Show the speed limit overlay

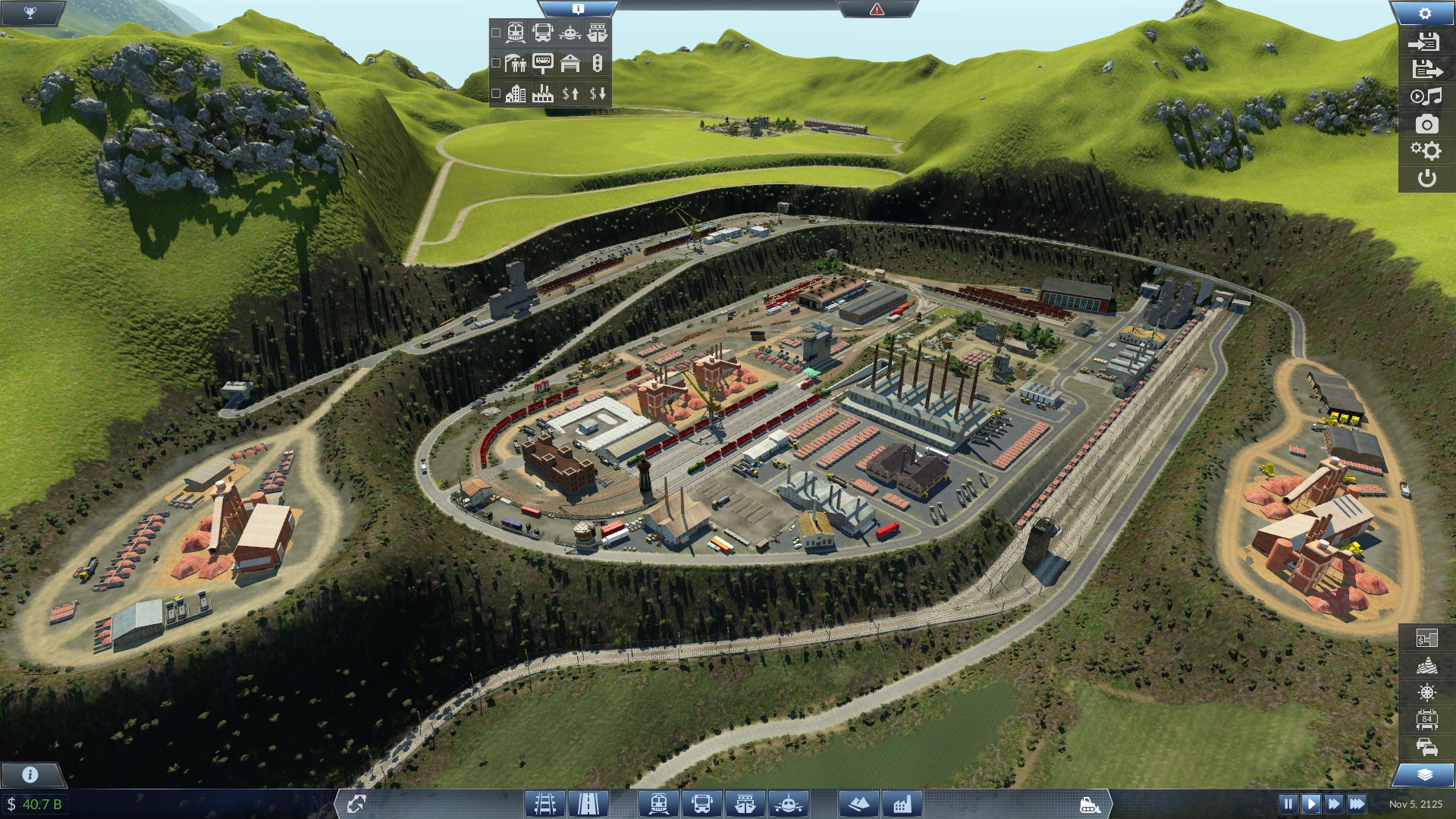click(x=1426, y=718)
